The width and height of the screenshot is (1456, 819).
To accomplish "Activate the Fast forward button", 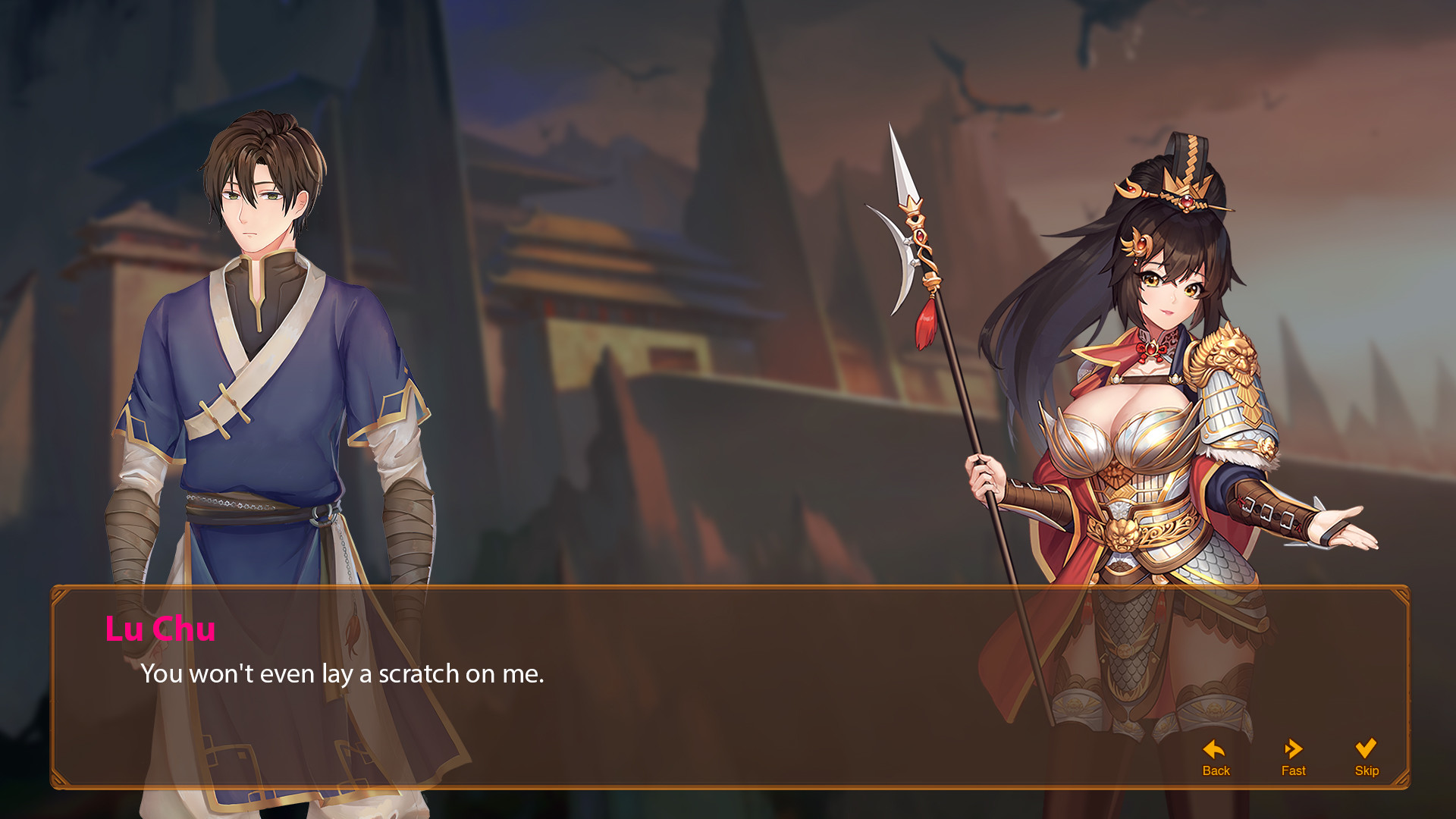I will point(1293,758).
